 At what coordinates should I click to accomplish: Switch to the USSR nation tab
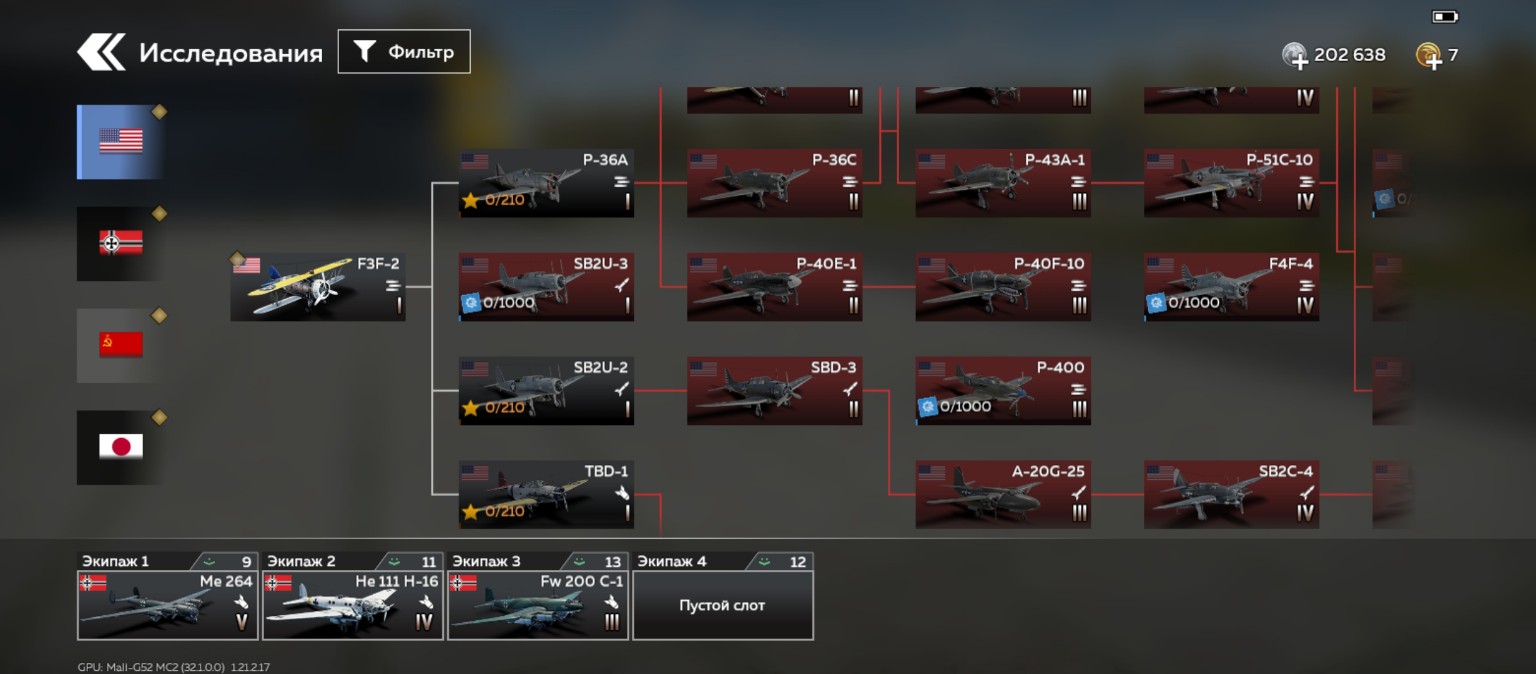[x=120, y=345]
